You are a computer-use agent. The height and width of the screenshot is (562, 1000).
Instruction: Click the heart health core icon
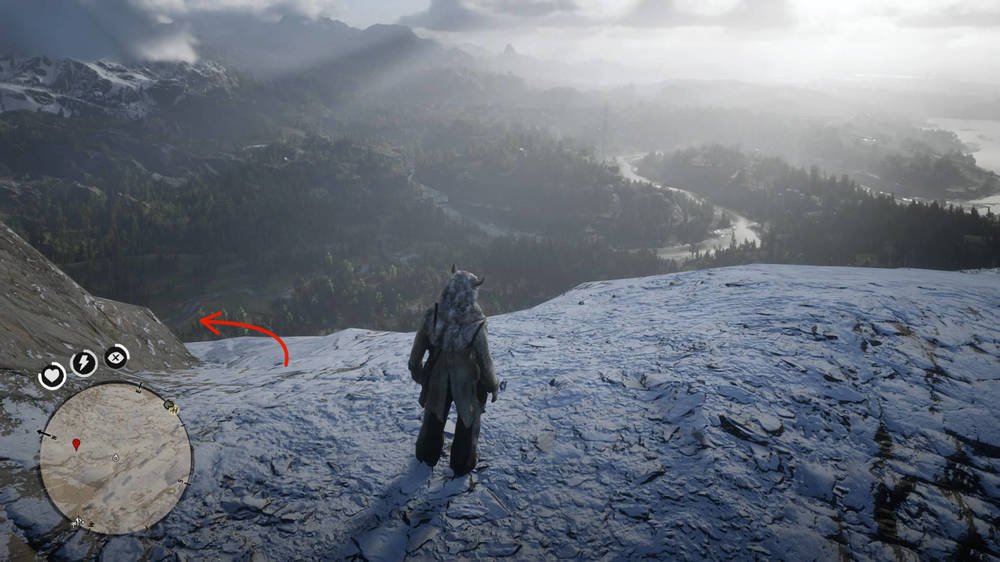pos(52,376)
